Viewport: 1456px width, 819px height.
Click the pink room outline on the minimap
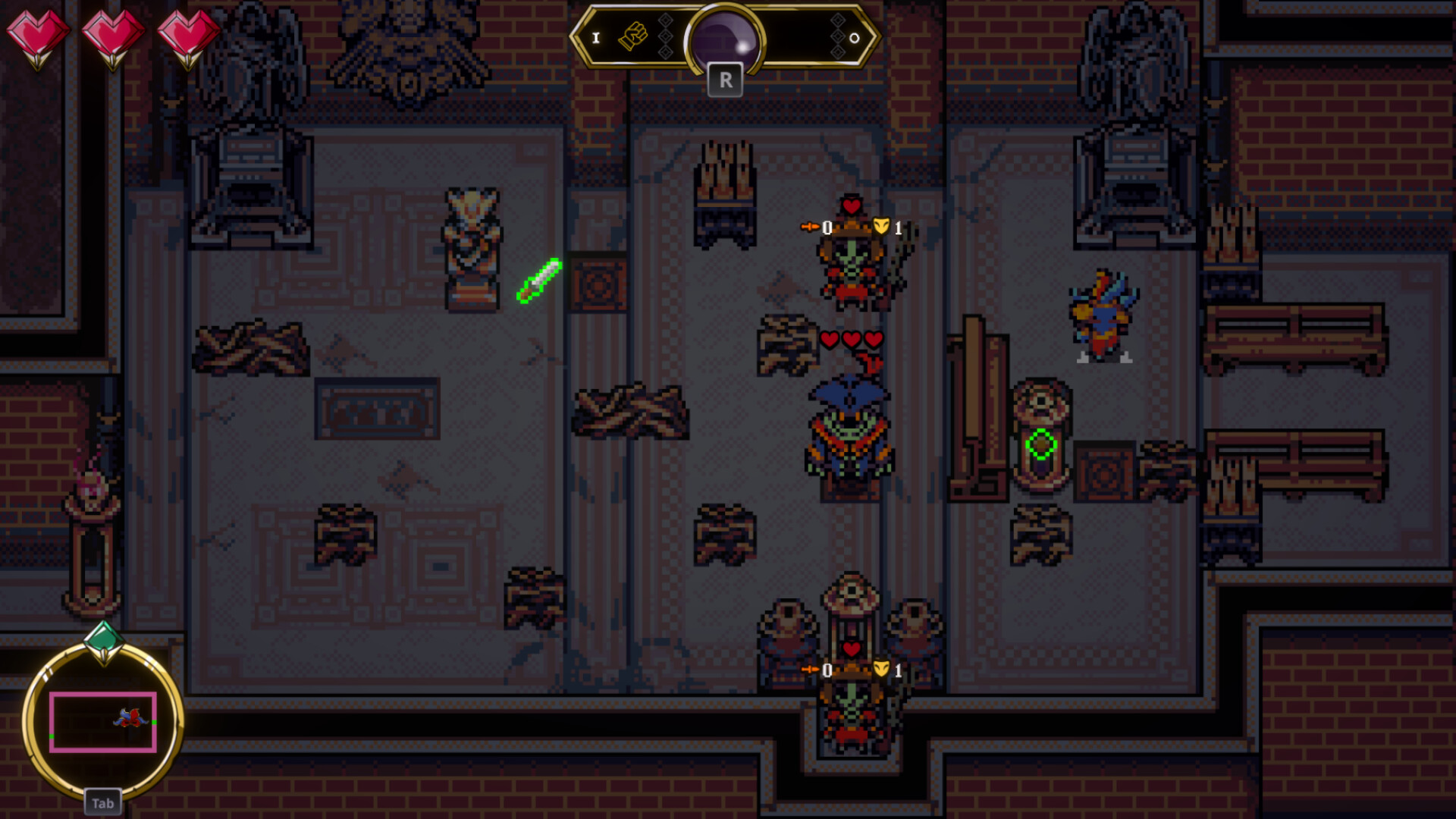104,722
